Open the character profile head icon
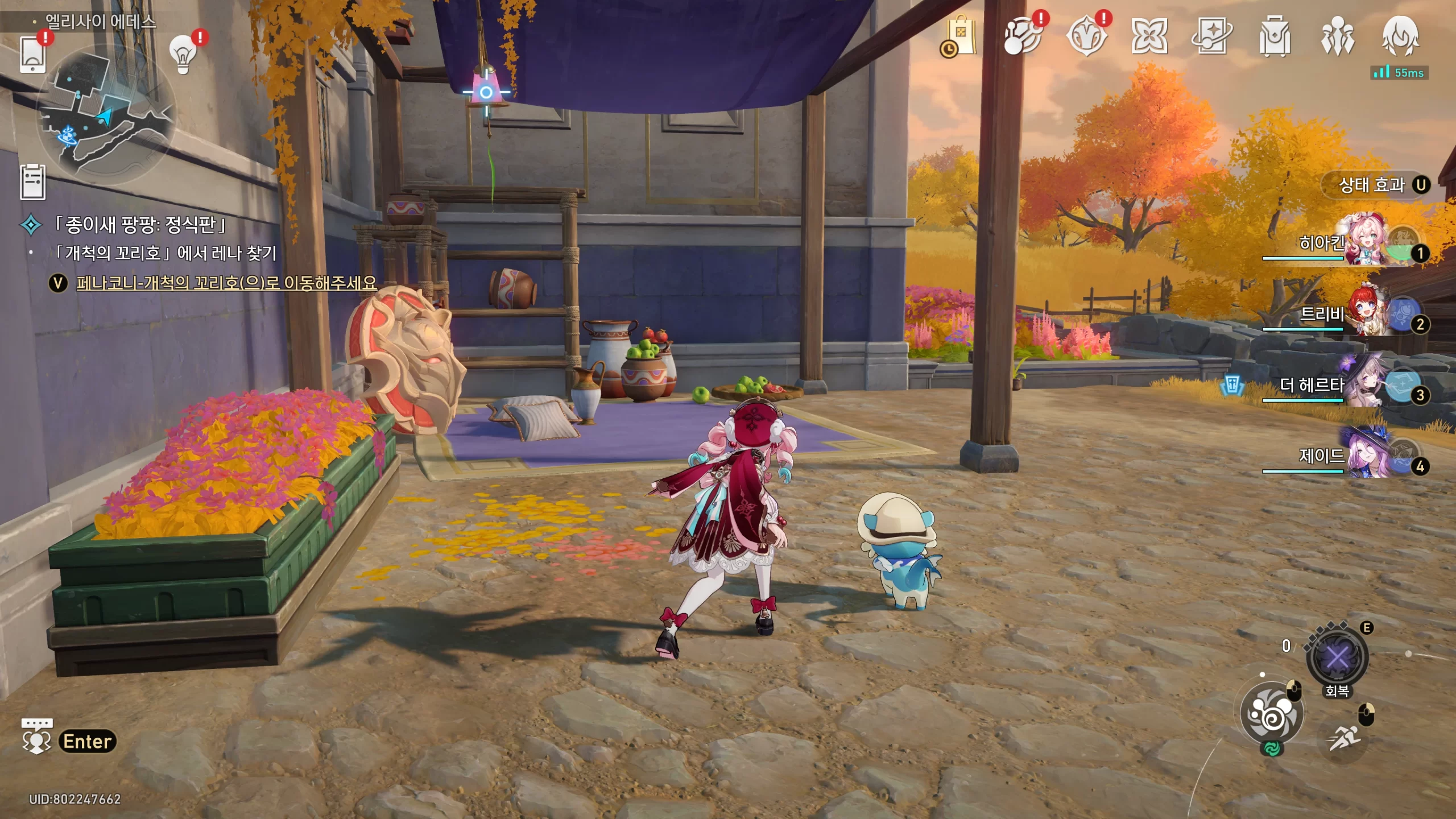The image size is (1456, 819). click(1400, 36)
